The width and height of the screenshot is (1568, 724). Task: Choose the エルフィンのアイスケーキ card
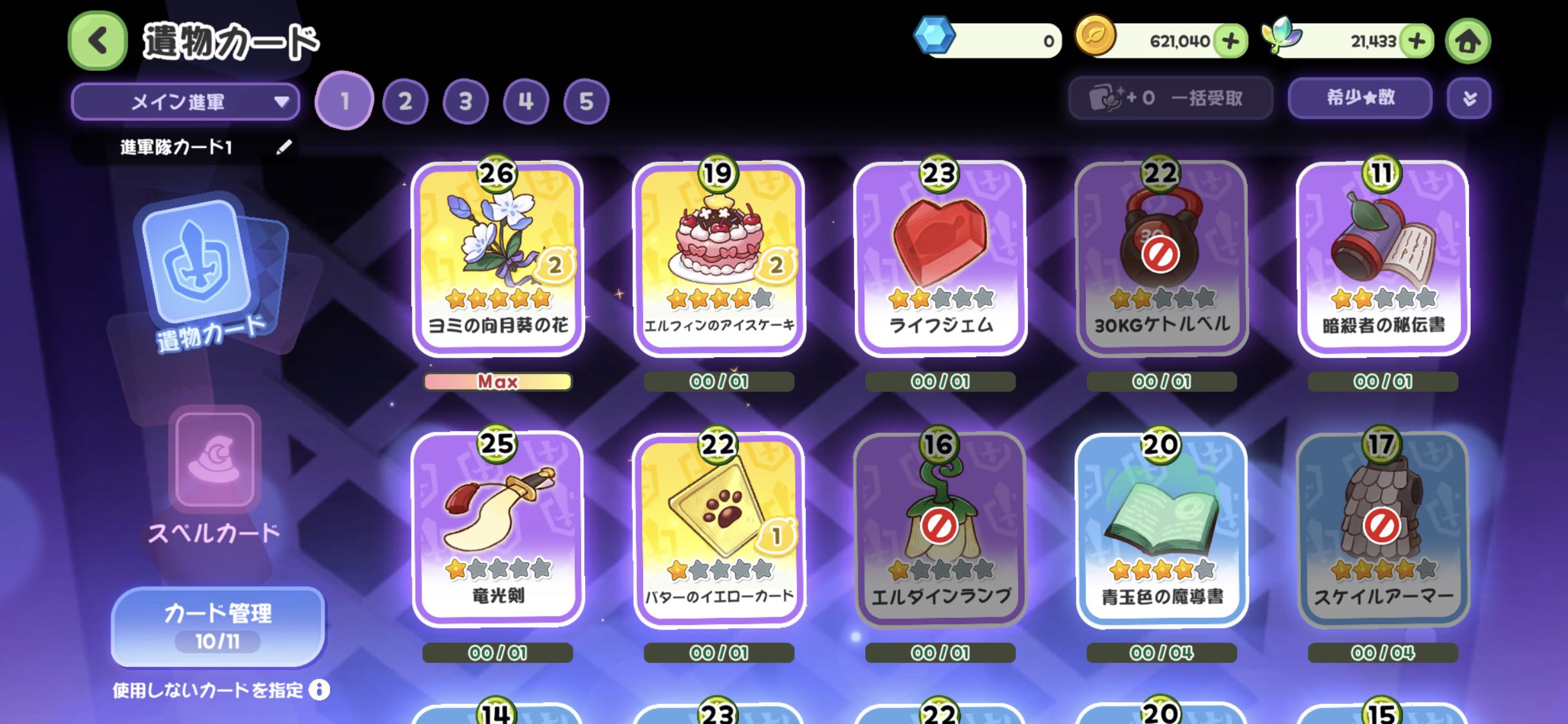[x=719, y=257]
